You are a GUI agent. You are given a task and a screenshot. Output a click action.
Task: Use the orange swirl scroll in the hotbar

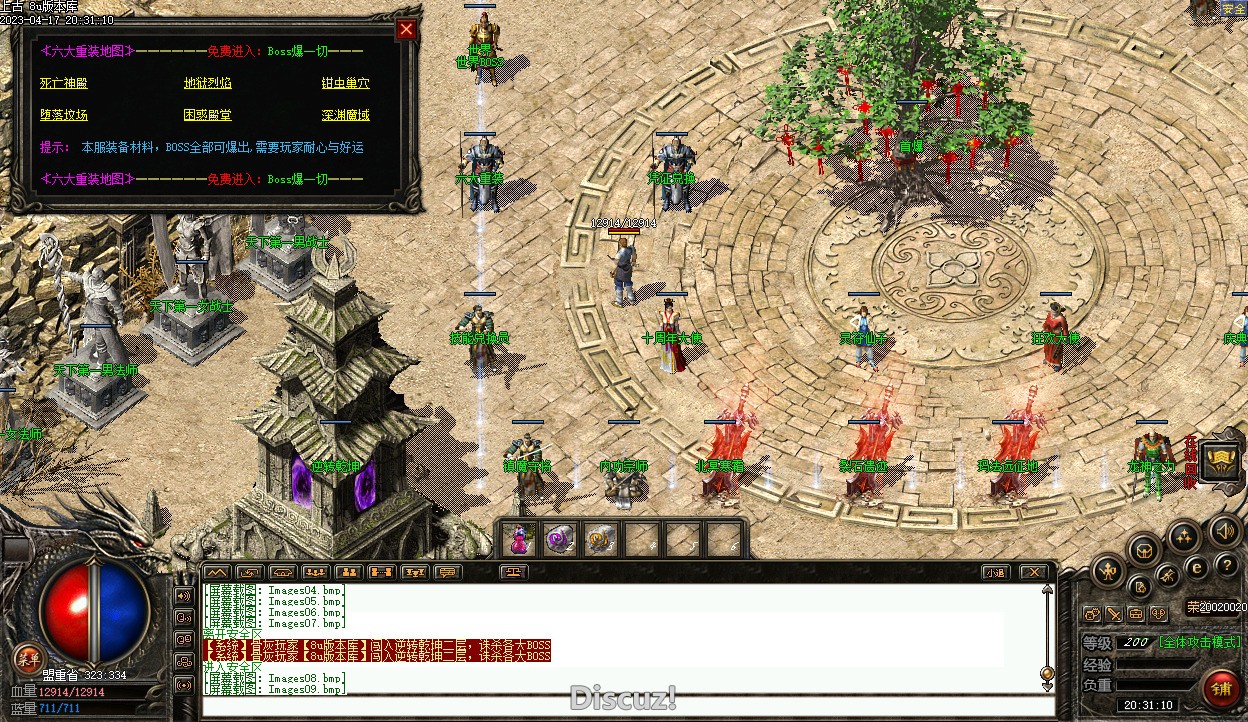(x=599, y=539)
